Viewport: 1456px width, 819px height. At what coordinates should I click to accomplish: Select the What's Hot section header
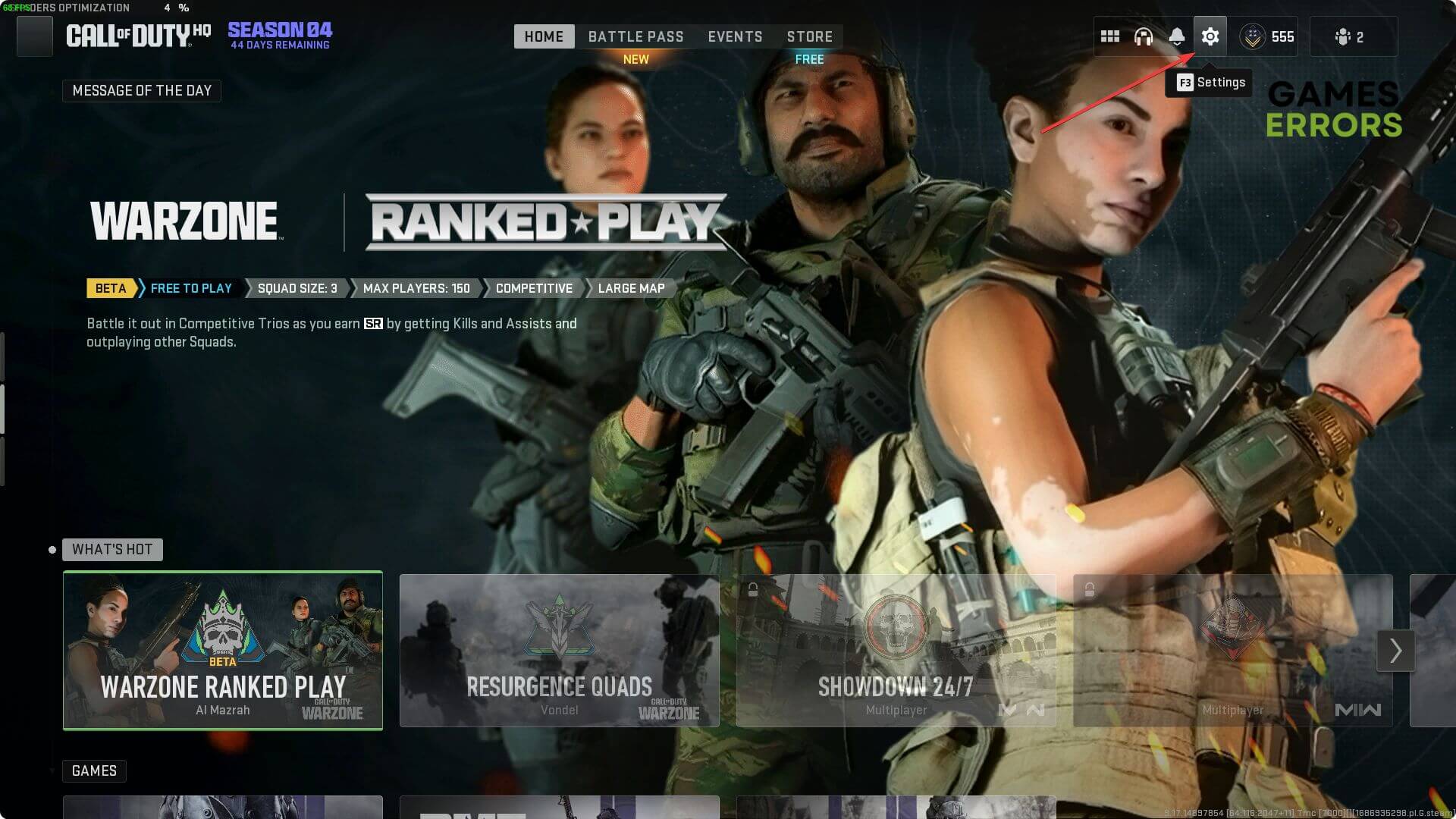click(112, 549)
